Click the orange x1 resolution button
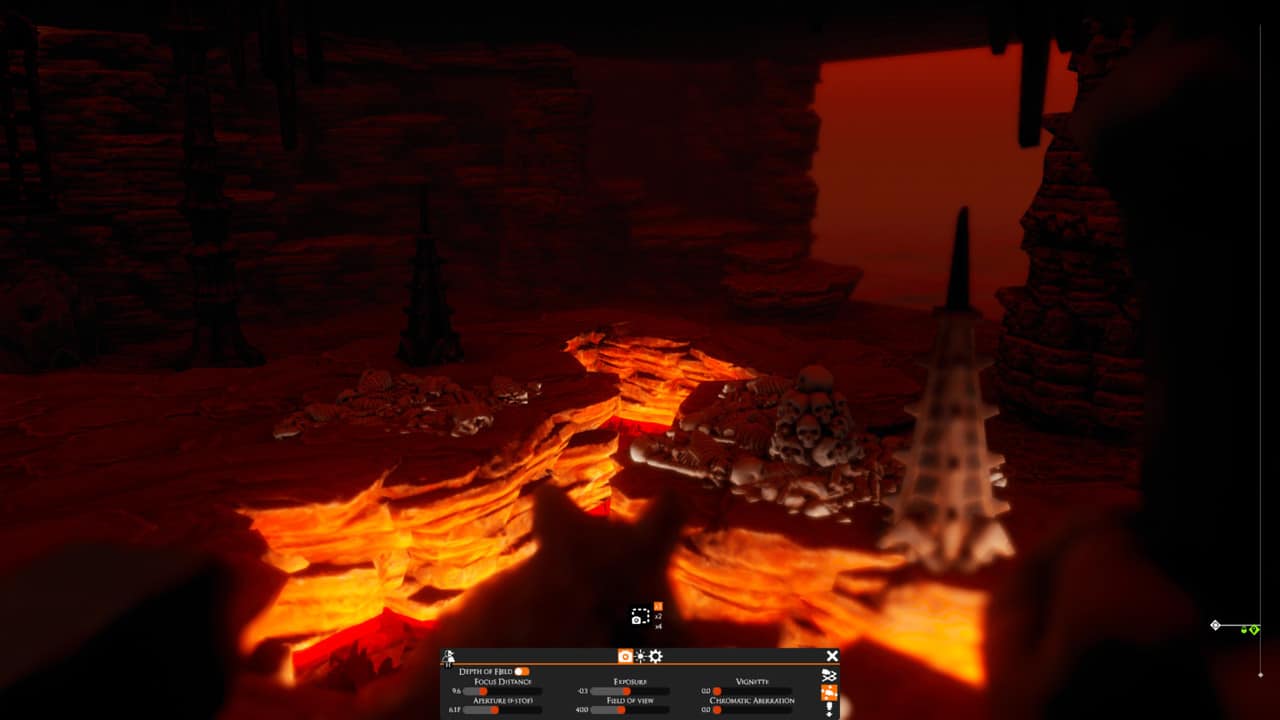1280x720 pixels. 657,604
